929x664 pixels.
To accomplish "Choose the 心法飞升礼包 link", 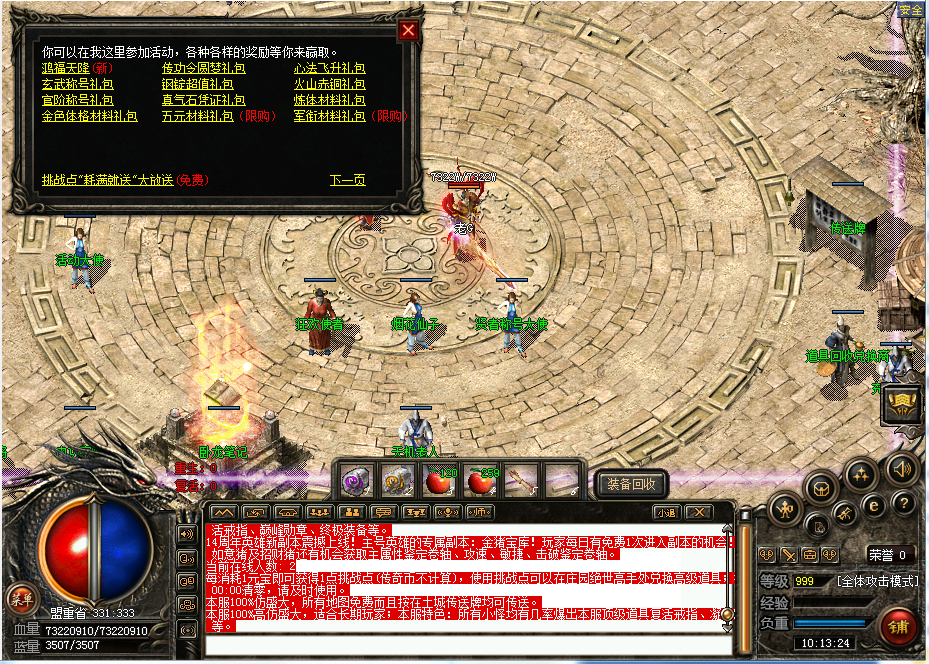I will (x=329, y=69).
